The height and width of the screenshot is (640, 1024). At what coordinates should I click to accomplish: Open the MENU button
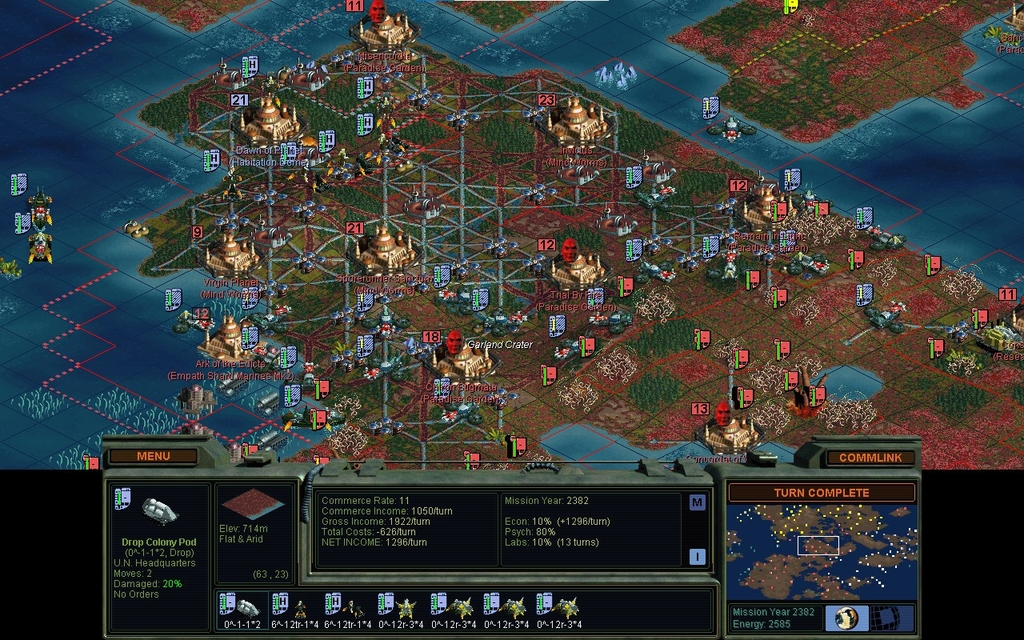click(x=153, y=457)
